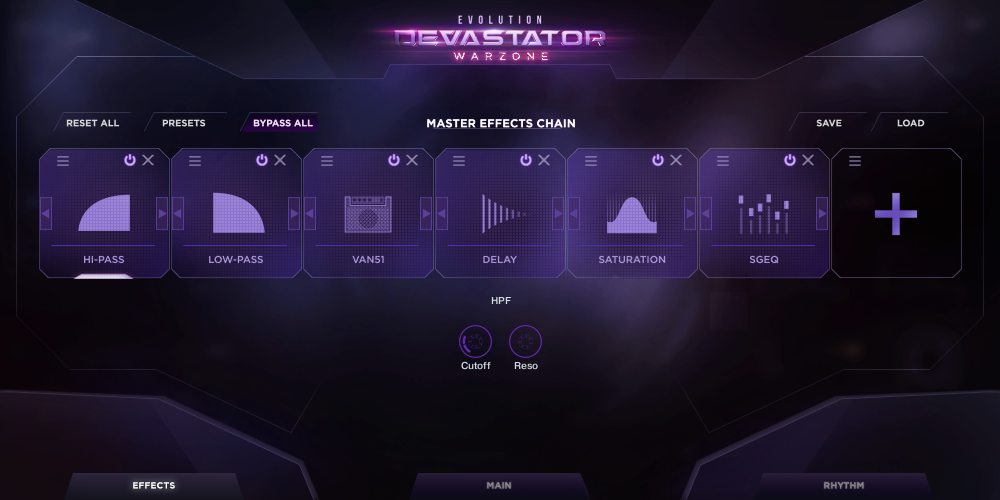The image size is (1000, 500).
Task: Toggle power on the LOW-PASS module
Action: pyautogui.click(x=262, y=160)
